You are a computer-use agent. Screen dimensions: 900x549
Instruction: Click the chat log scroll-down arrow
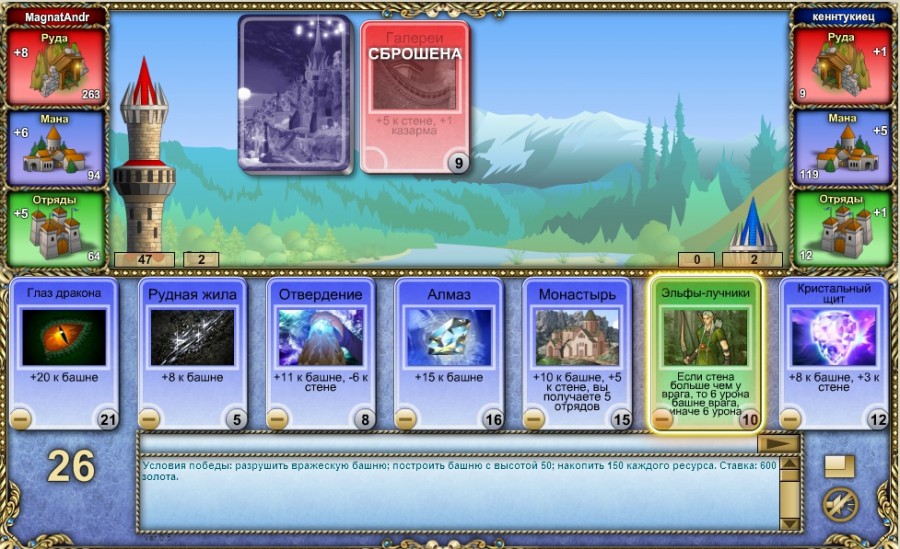[790, 523]
